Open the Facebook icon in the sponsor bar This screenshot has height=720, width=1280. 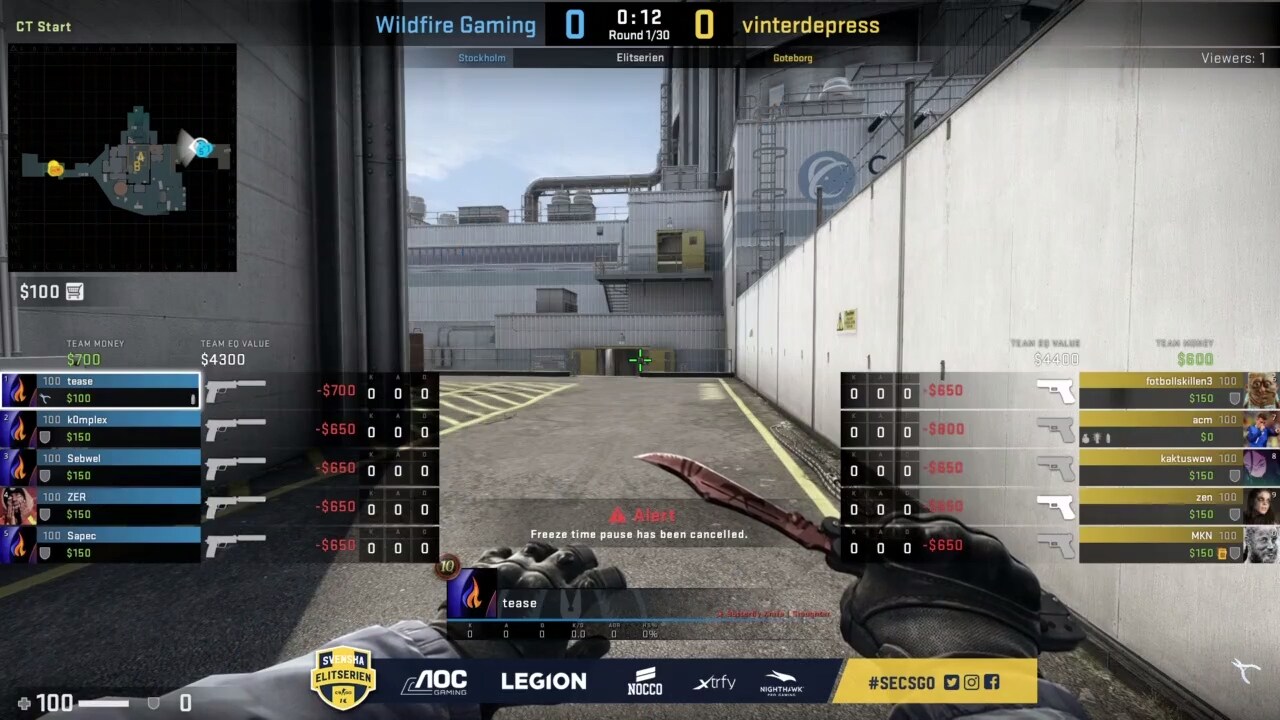click(991, 682)
